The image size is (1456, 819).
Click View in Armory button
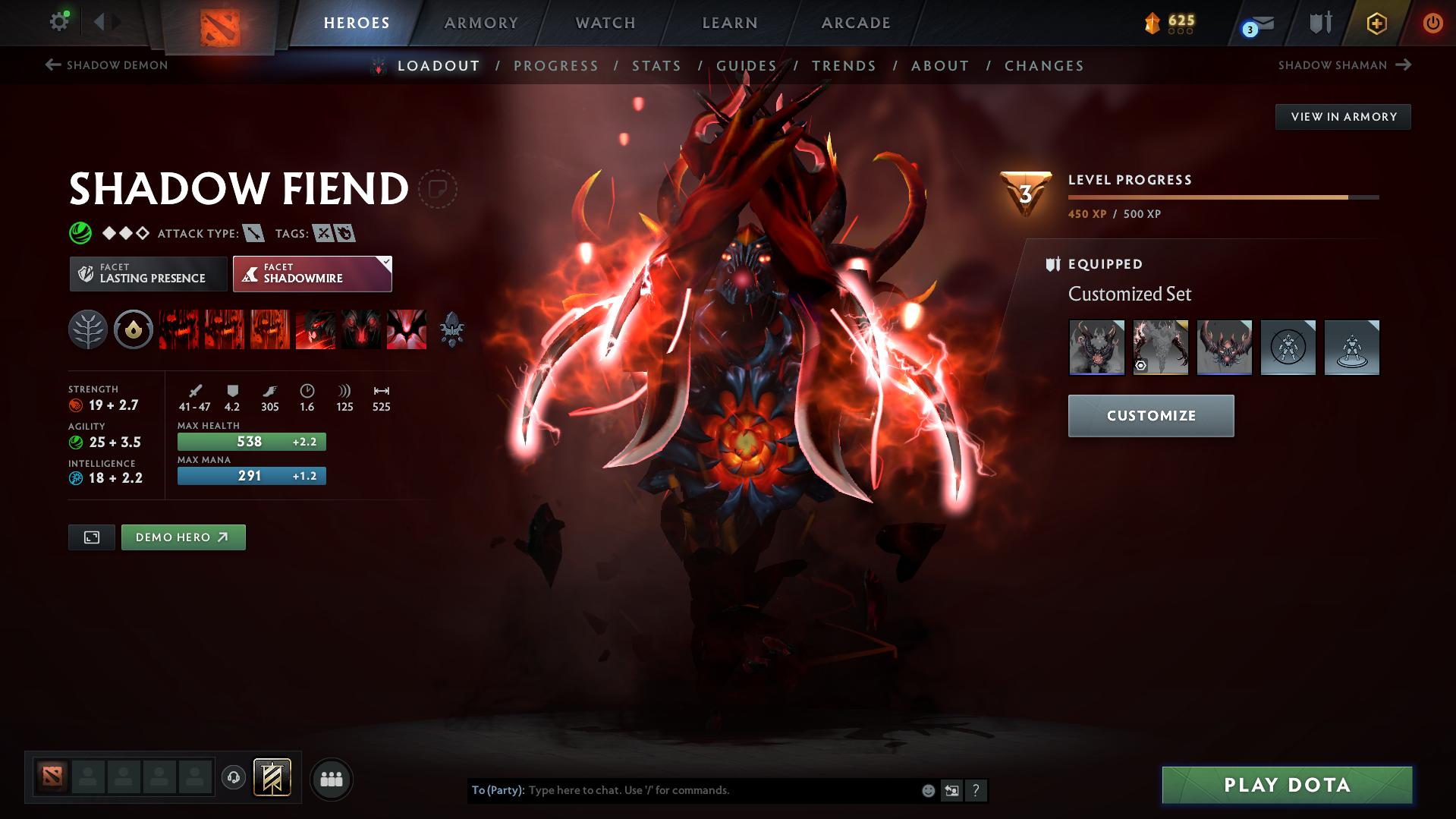click(1343, 117)
